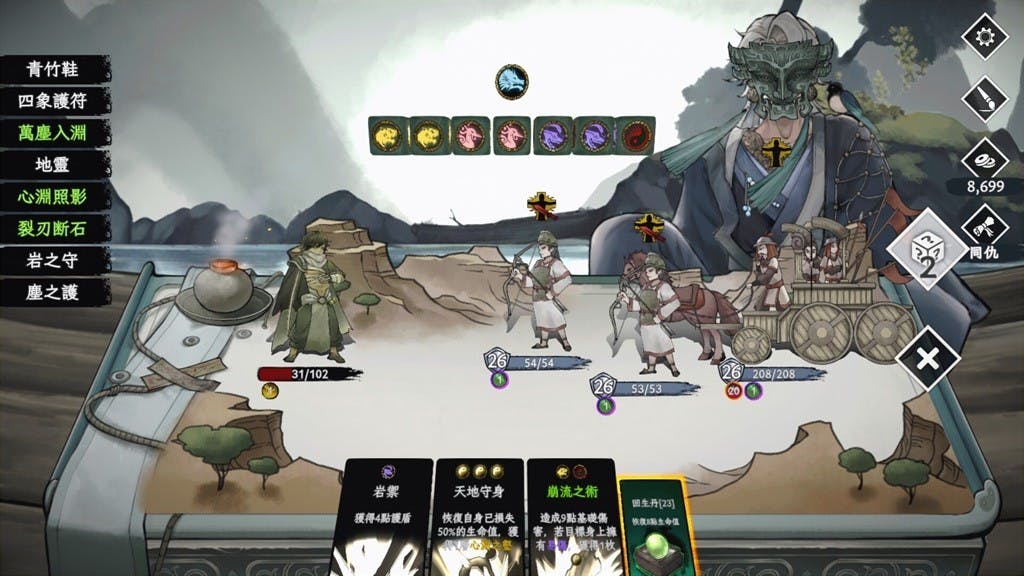Select the 岩之守 entry
1024x576 pixels.
pos(55,261)
